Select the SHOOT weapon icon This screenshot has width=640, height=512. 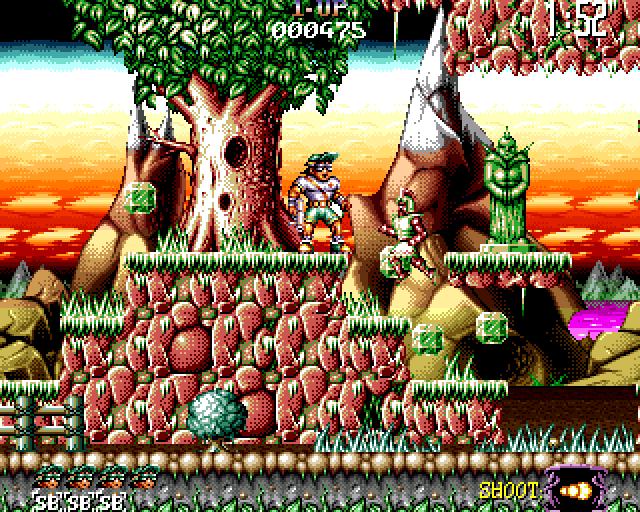pos(577,490)
